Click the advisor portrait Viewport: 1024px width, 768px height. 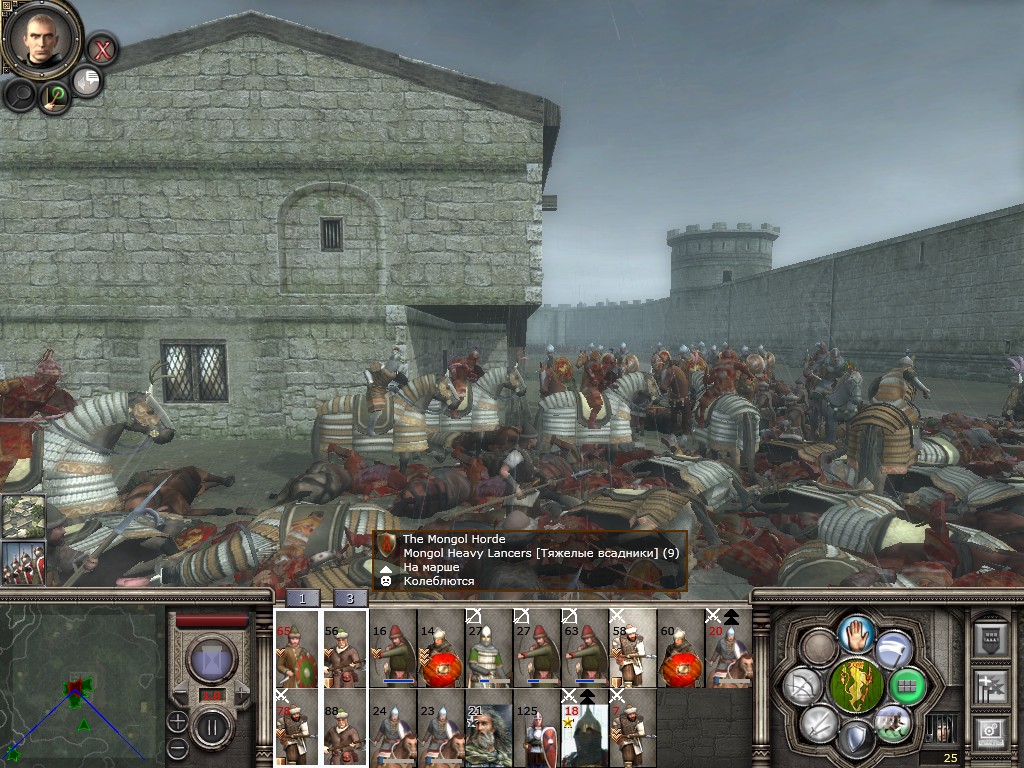click(41, 38)
